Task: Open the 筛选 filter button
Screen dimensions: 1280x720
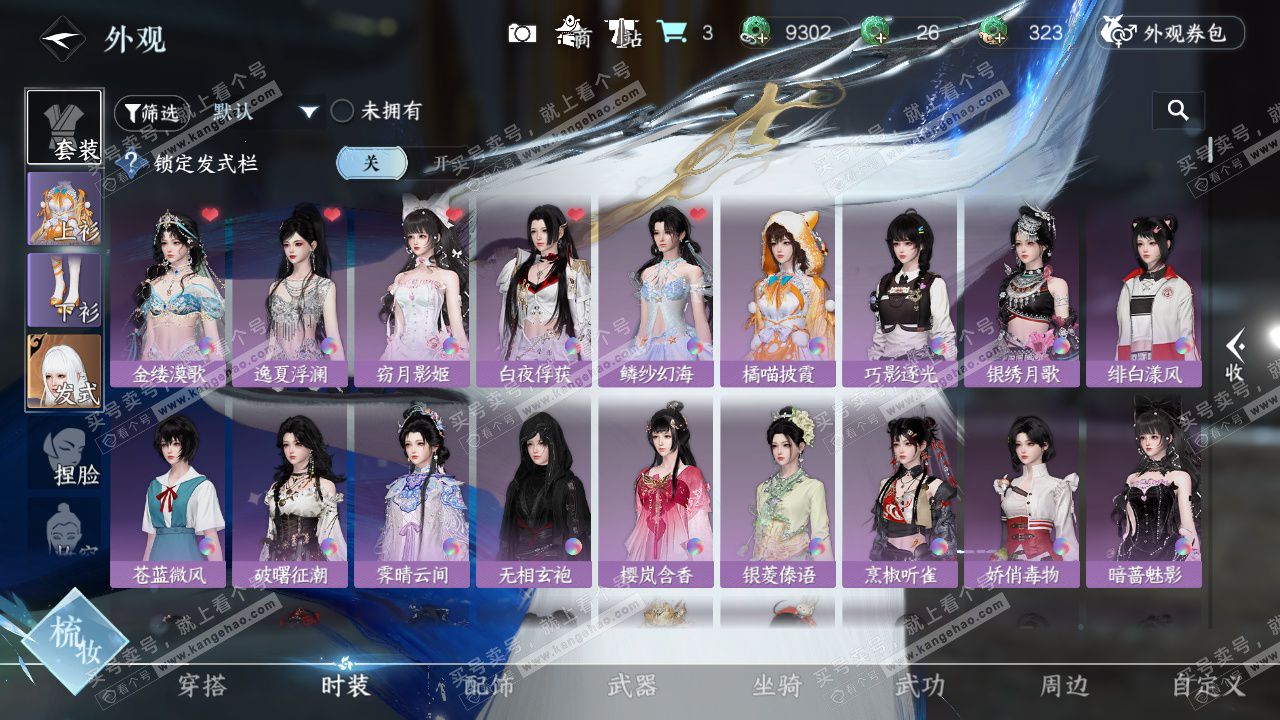Action: coord(152,112)
